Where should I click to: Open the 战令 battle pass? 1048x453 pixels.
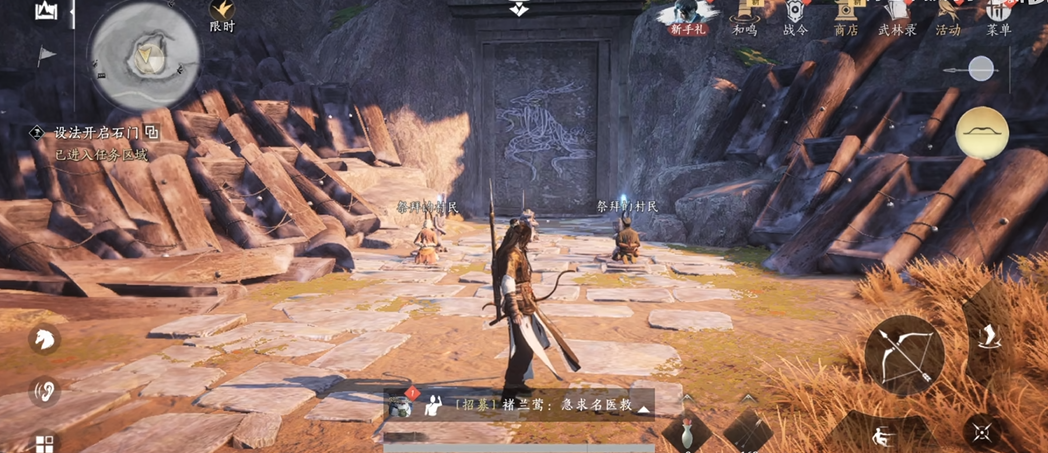click(795, 16)
